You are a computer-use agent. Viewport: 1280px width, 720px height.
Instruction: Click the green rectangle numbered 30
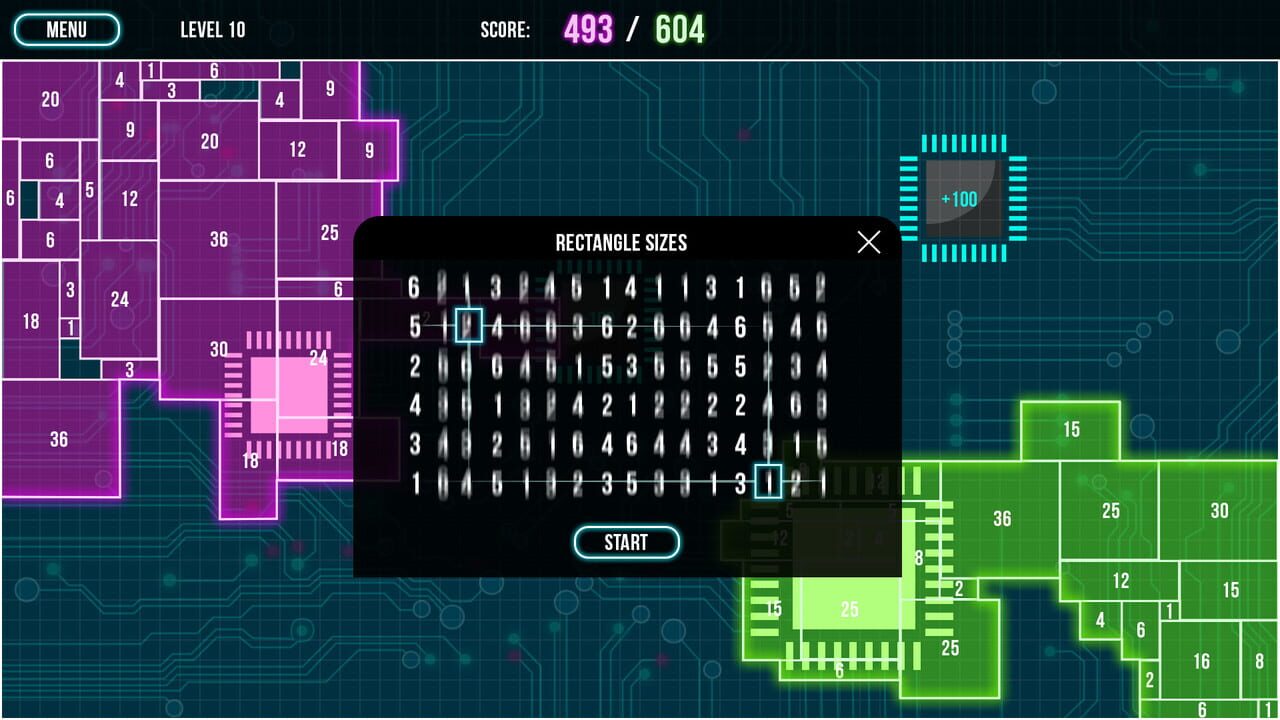pyautogui.click(x=1219, y=511)
